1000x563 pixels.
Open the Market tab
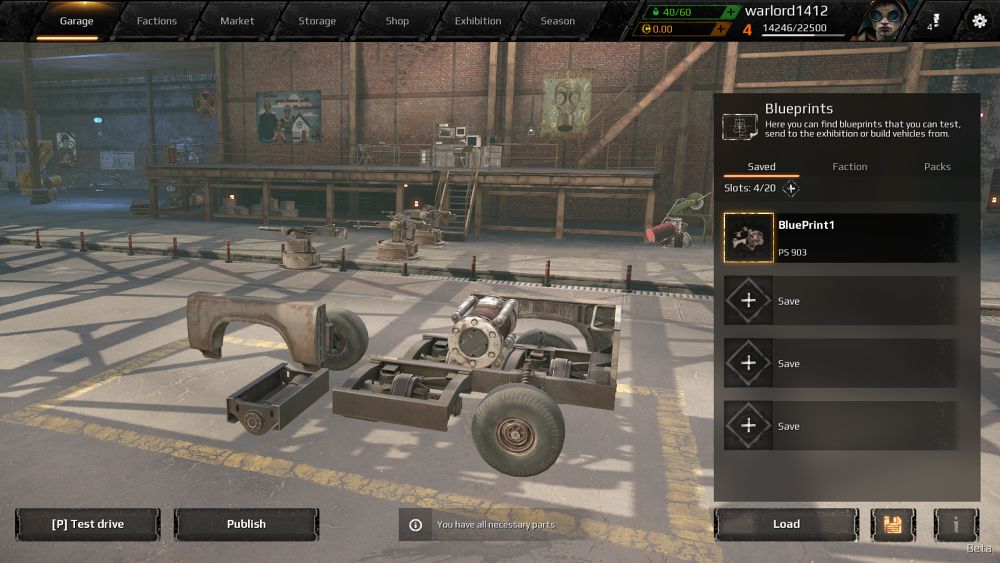tap(237, 21)
